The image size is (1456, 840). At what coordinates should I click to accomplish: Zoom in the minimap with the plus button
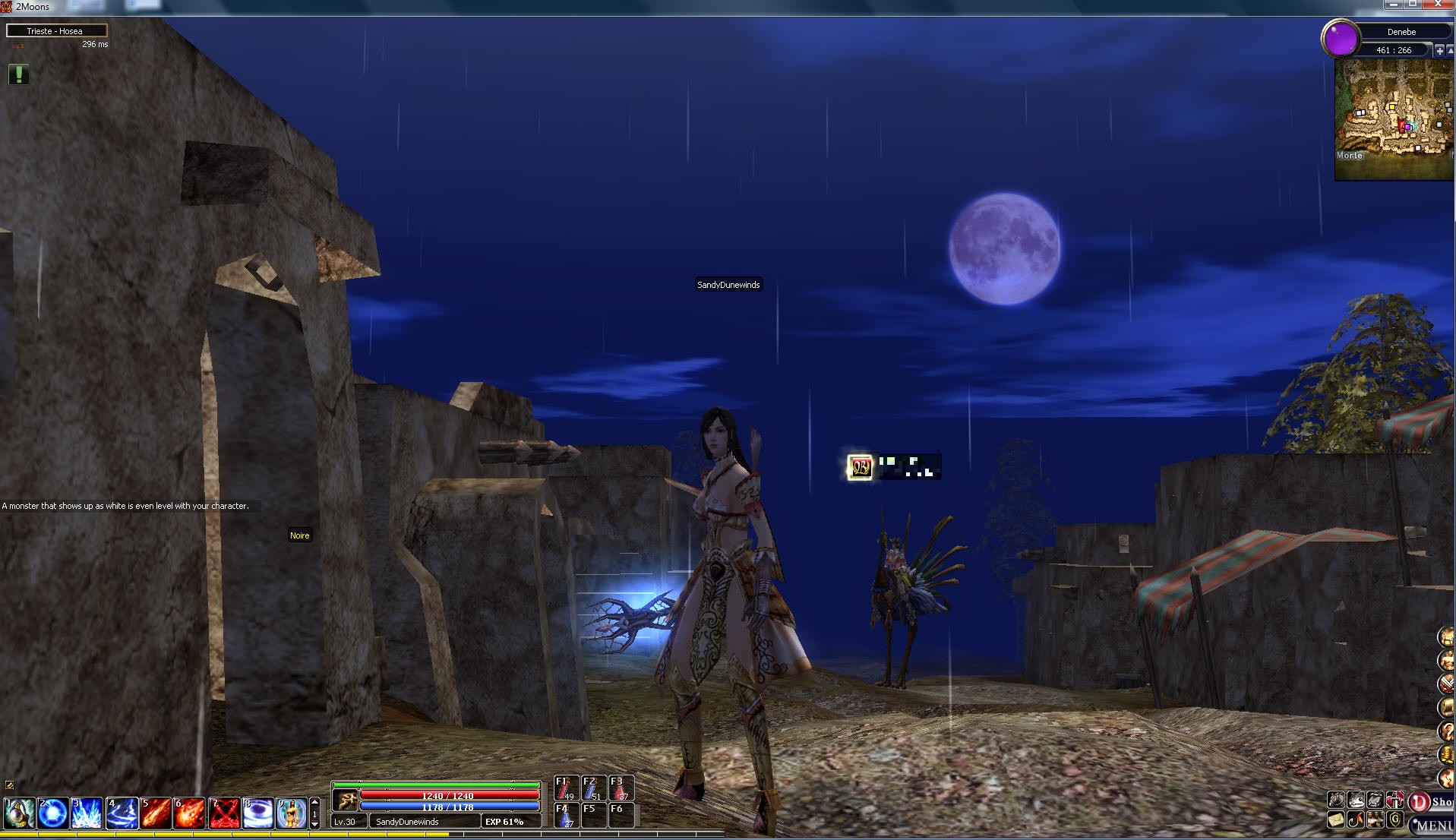pyautogui.click(x=1439, y=50)
